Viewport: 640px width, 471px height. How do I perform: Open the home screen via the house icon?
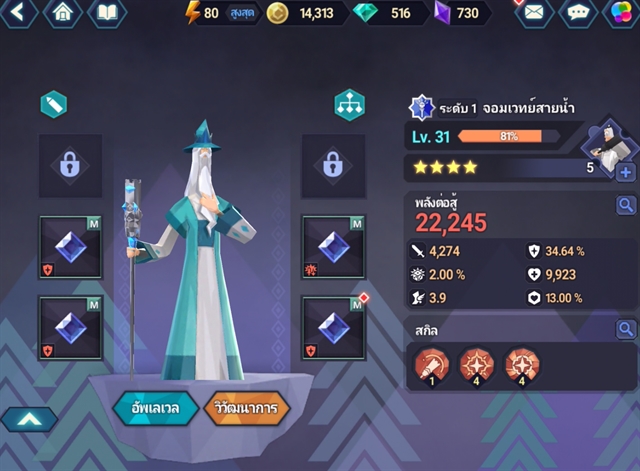point(63,13)
